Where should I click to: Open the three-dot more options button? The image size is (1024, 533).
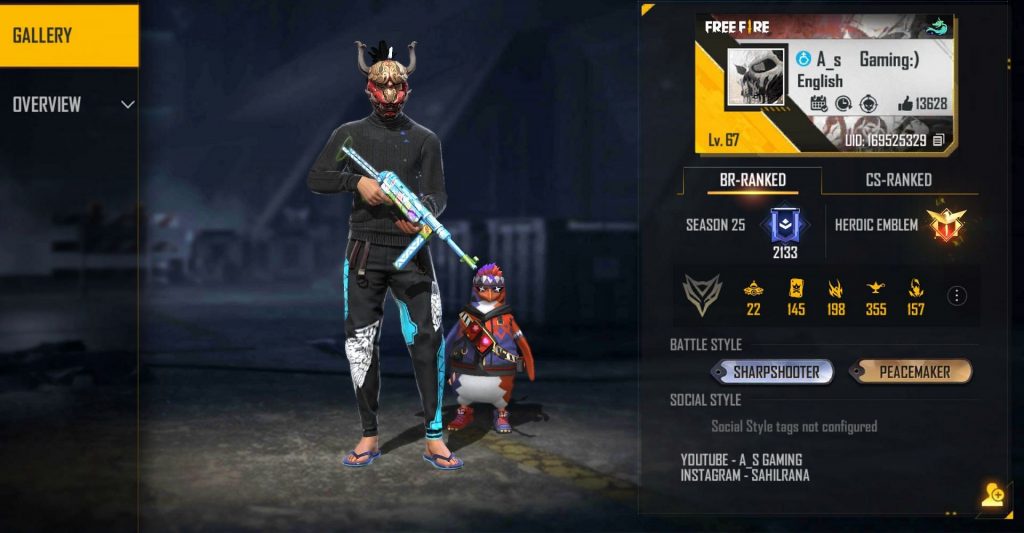click(x=957, y=296)
